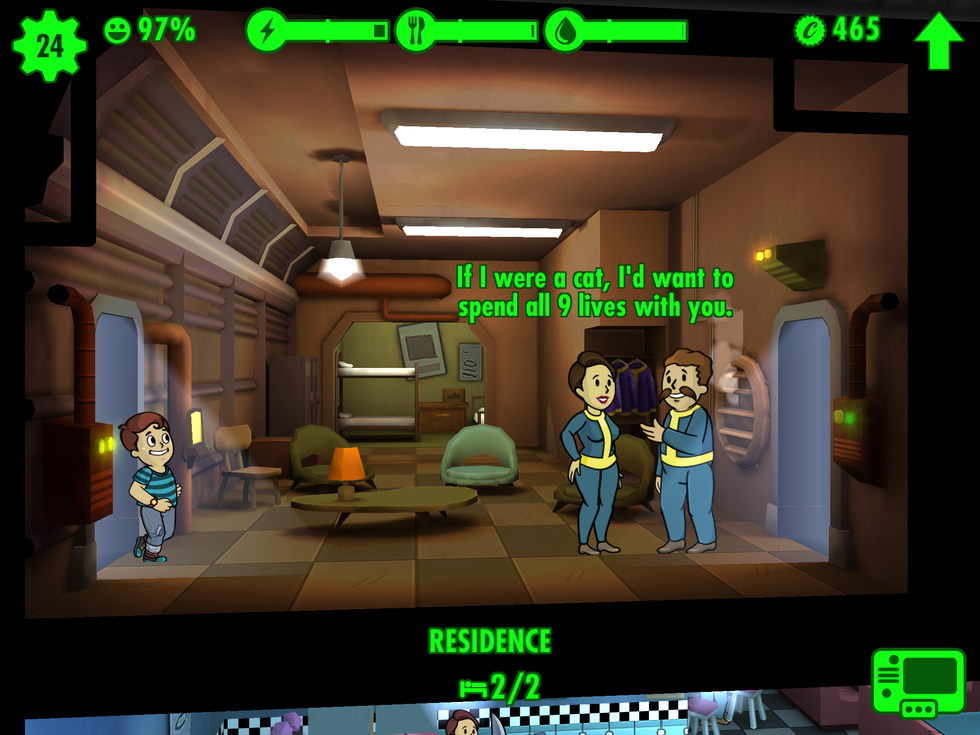The height and width of the screenshot is (735, 980).
Task: Upgrade the residence with the green arrow
Action: coord(938,40)
